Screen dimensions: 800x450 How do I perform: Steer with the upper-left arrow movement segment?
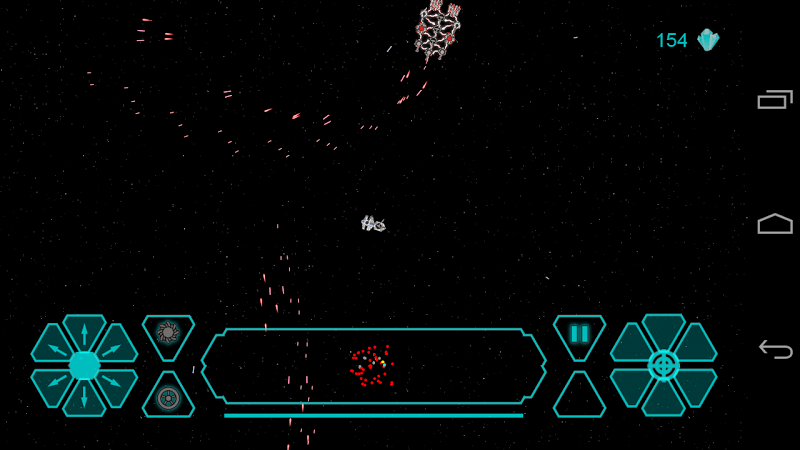pos(51,348)
